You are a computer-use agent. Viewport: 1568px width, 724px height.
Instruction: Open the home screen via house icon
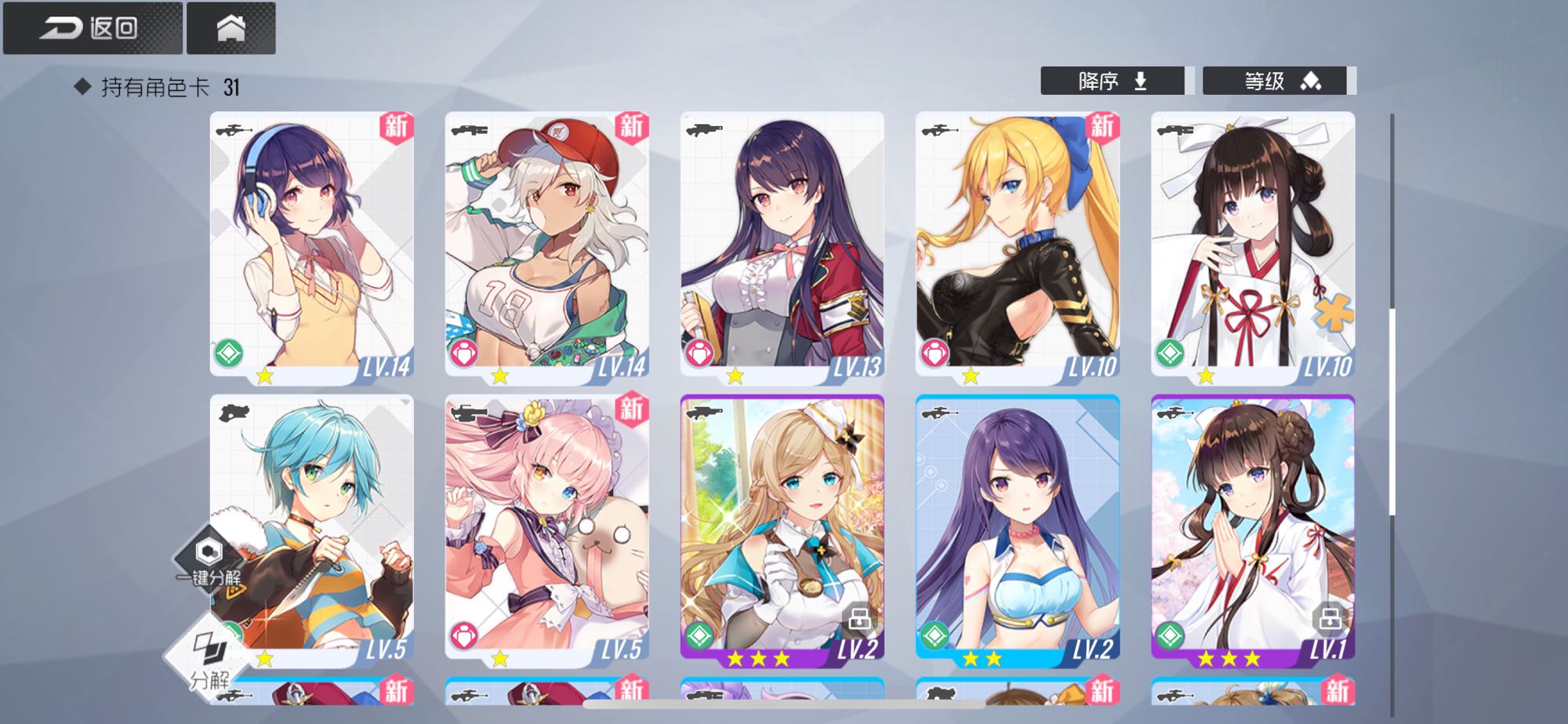tap(230, 28)
